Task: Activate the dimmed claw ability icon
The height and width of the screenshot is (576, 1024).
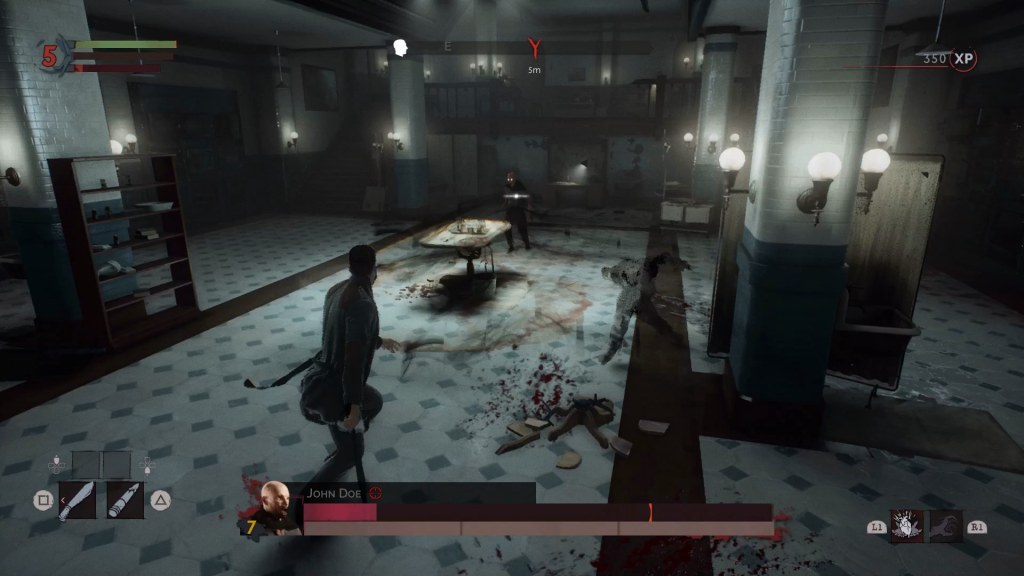Action: tap(945, 525)
